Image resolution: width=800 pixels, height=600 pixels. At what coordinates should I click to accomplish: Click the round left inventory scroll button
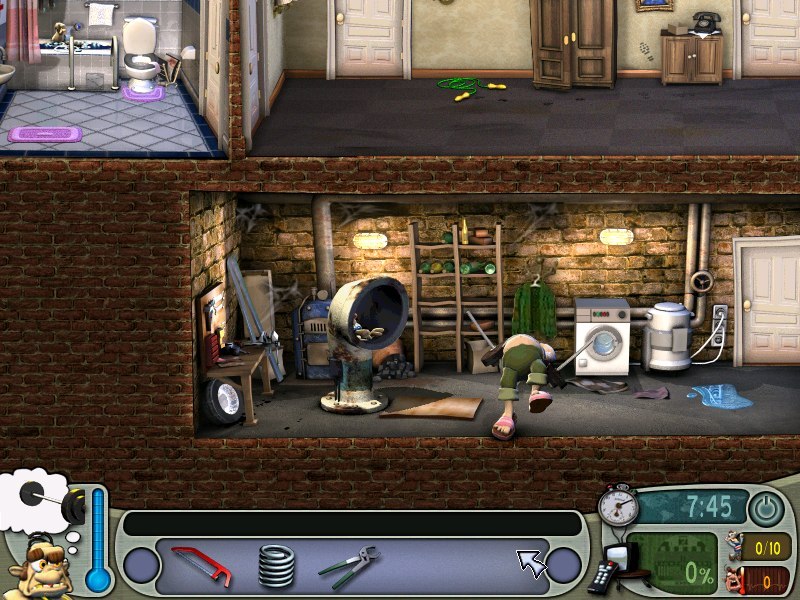point(140,566)
